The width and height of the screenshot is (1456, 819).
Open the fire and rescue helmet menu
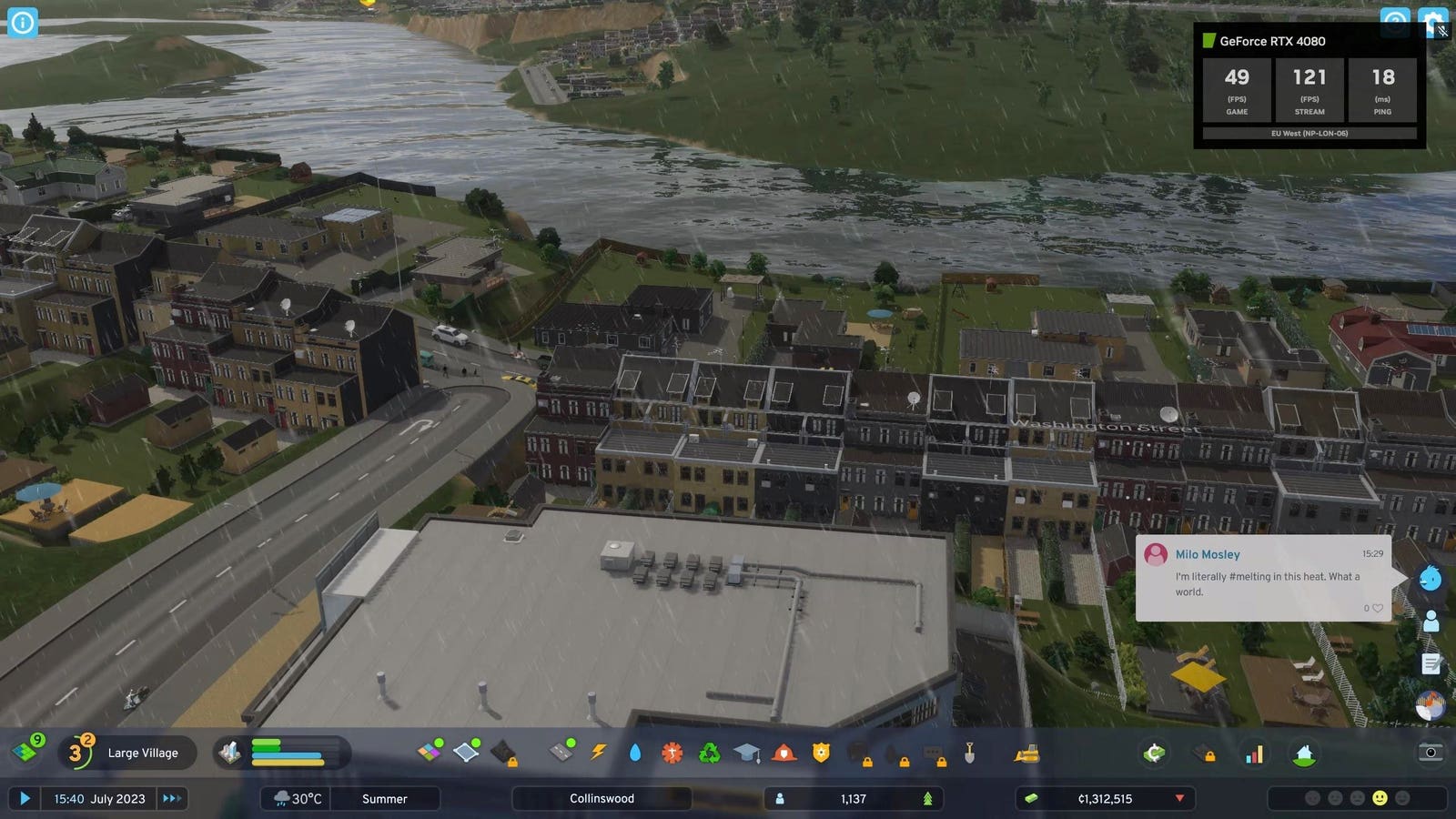point(784,753)
